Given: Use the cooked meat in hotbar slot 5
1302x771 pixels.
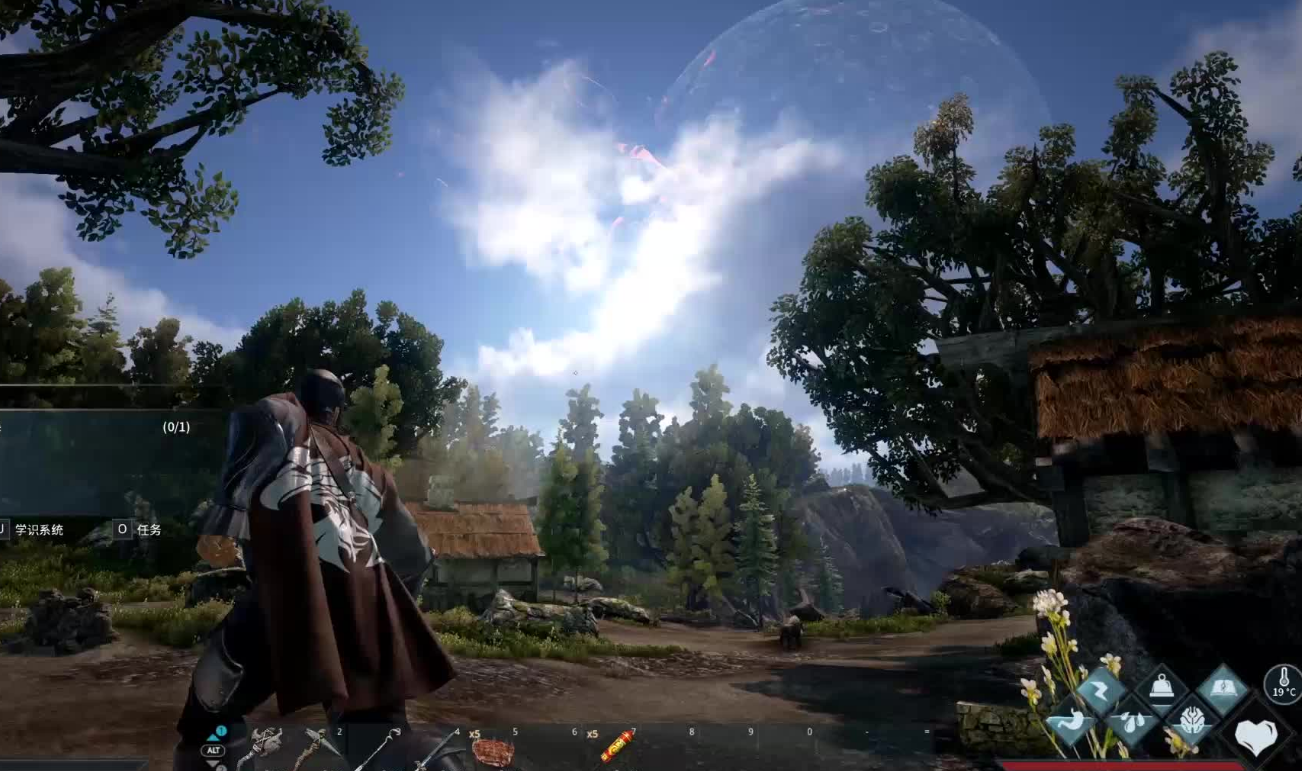Looking at the screenshot, I should (492, 750).
